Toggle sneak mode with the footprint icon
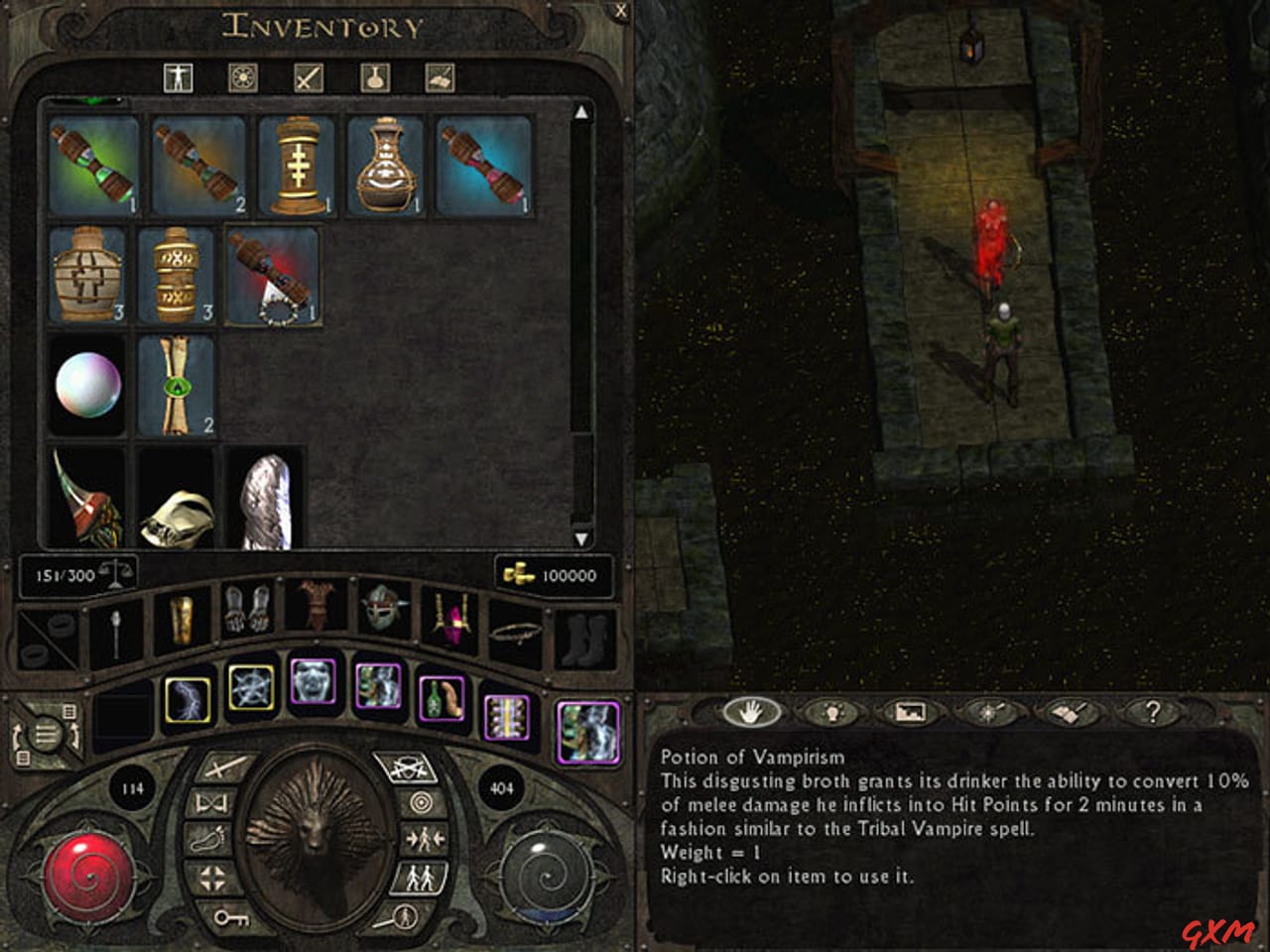 (207, 839)
